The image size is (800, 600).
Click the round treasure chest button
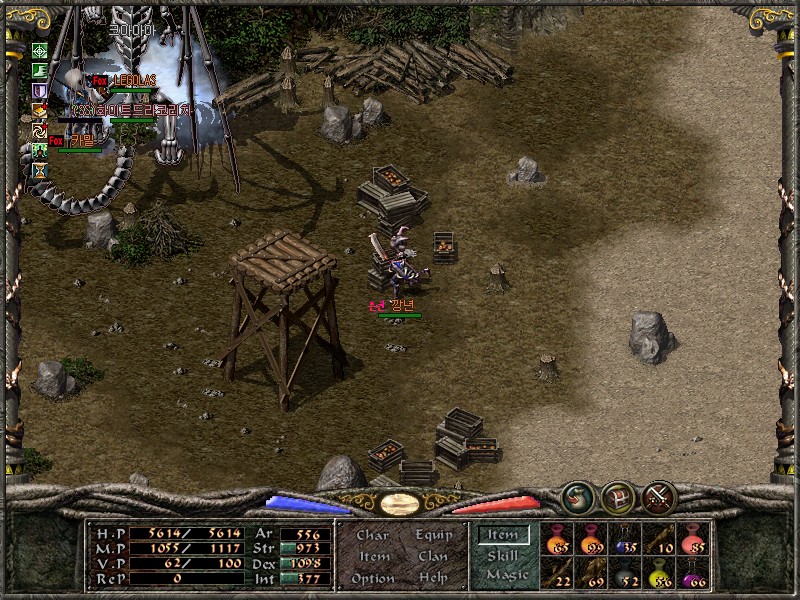click(617, 497)
